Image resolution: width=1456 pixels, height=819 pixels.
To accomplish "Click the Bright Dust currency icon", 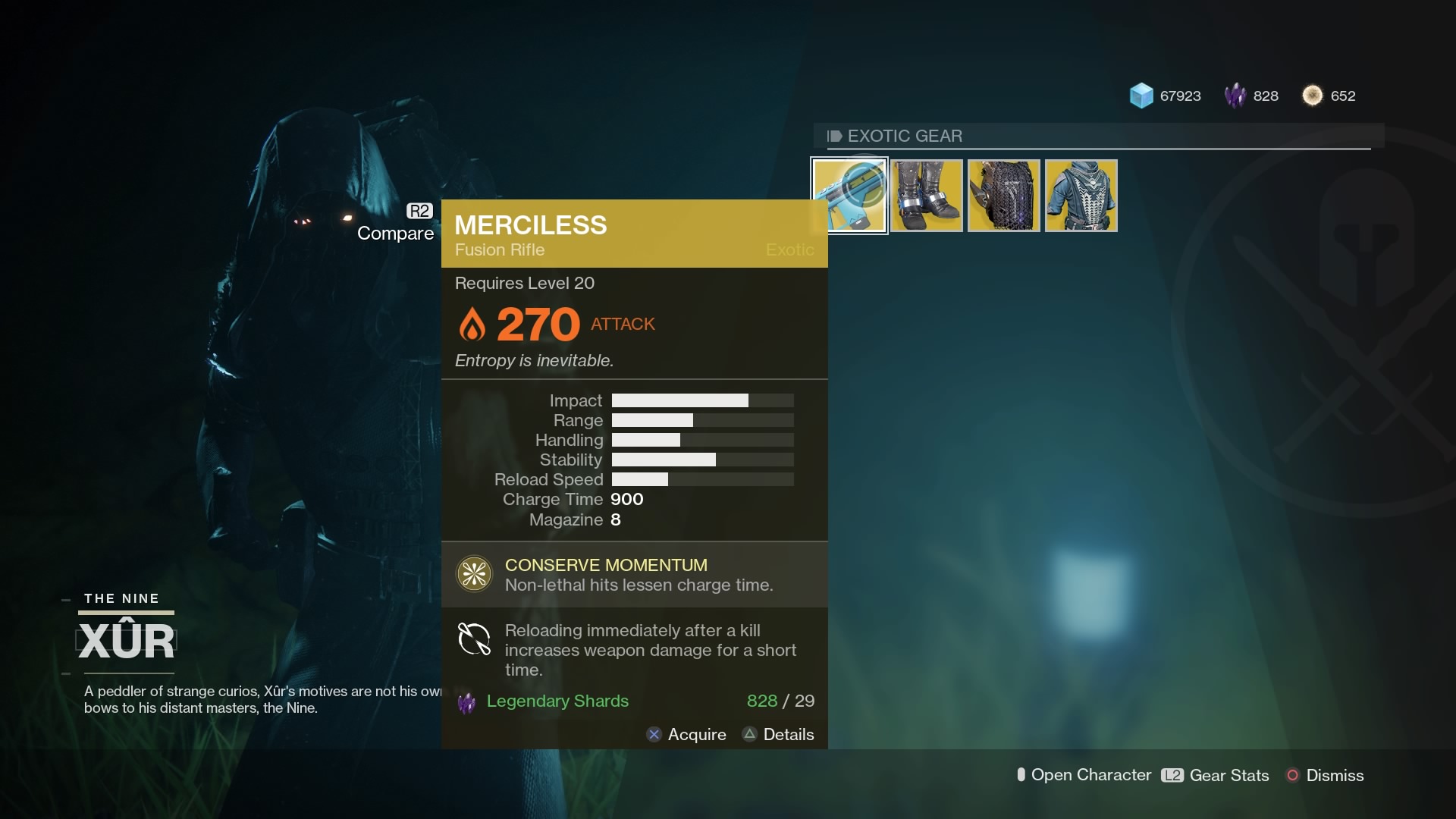I will (1313, 95).
